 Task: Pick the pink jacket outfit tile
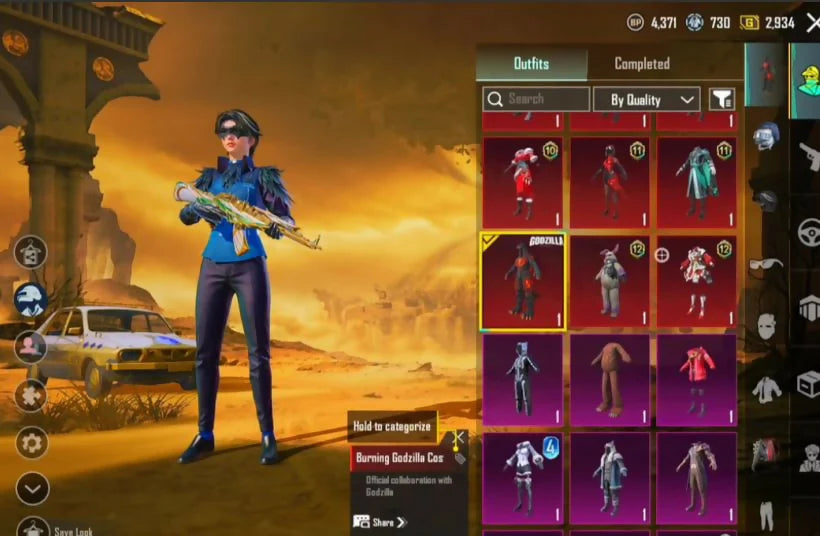click(x=696, y=379)
